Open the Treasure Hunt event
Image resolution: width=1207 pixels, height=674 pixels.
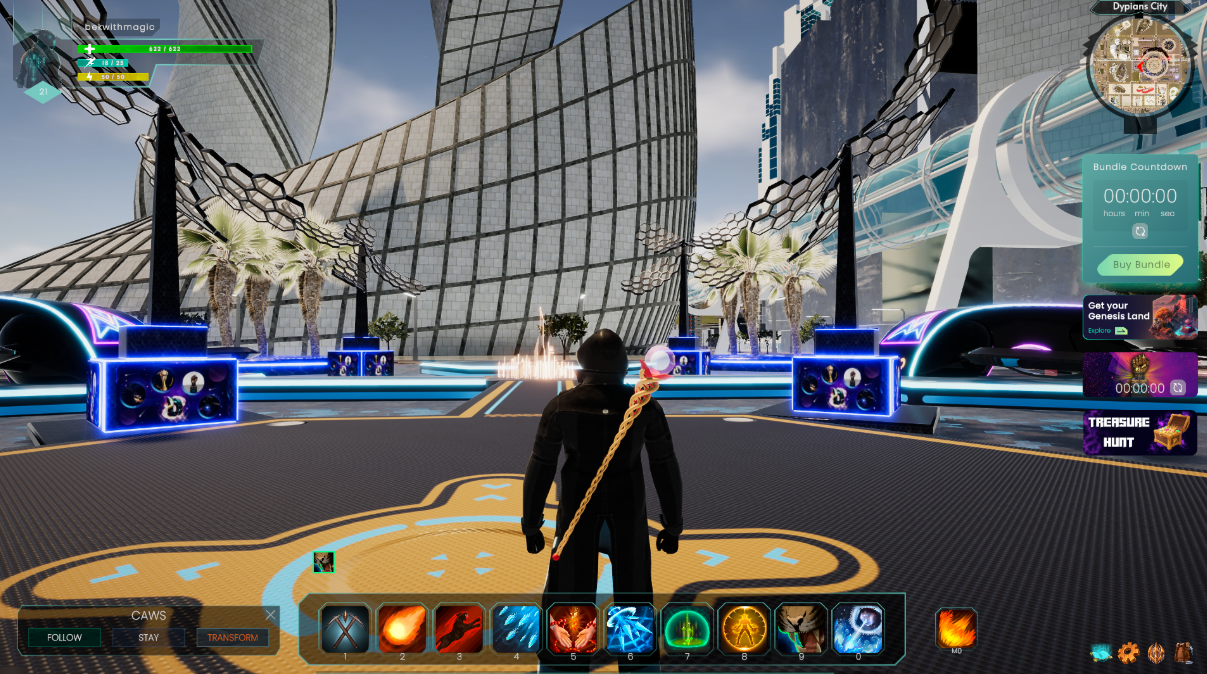(1139, 433)
